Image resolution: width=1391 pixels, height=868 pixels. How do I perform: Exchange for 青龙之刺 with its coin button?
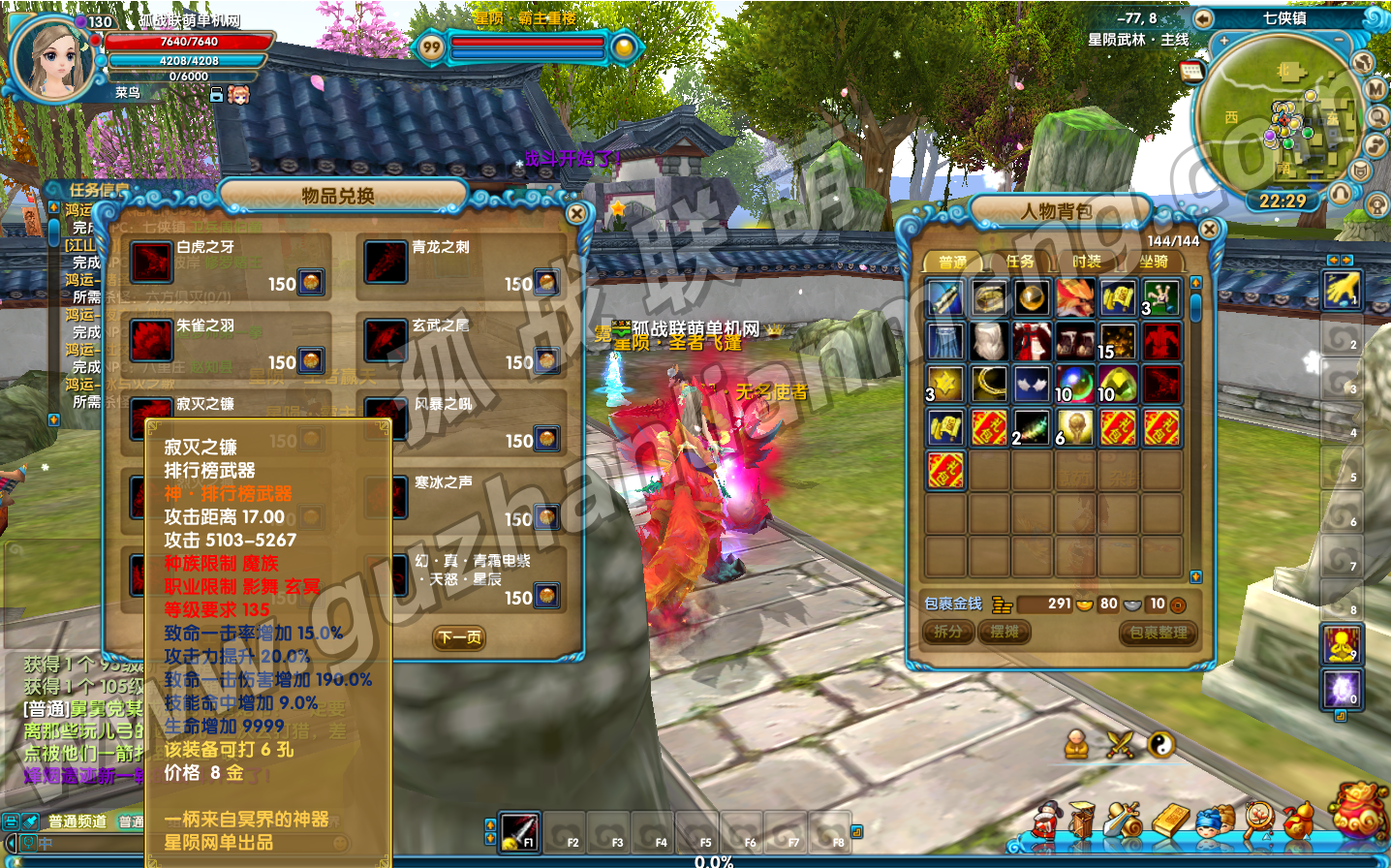tap(546, 282)
